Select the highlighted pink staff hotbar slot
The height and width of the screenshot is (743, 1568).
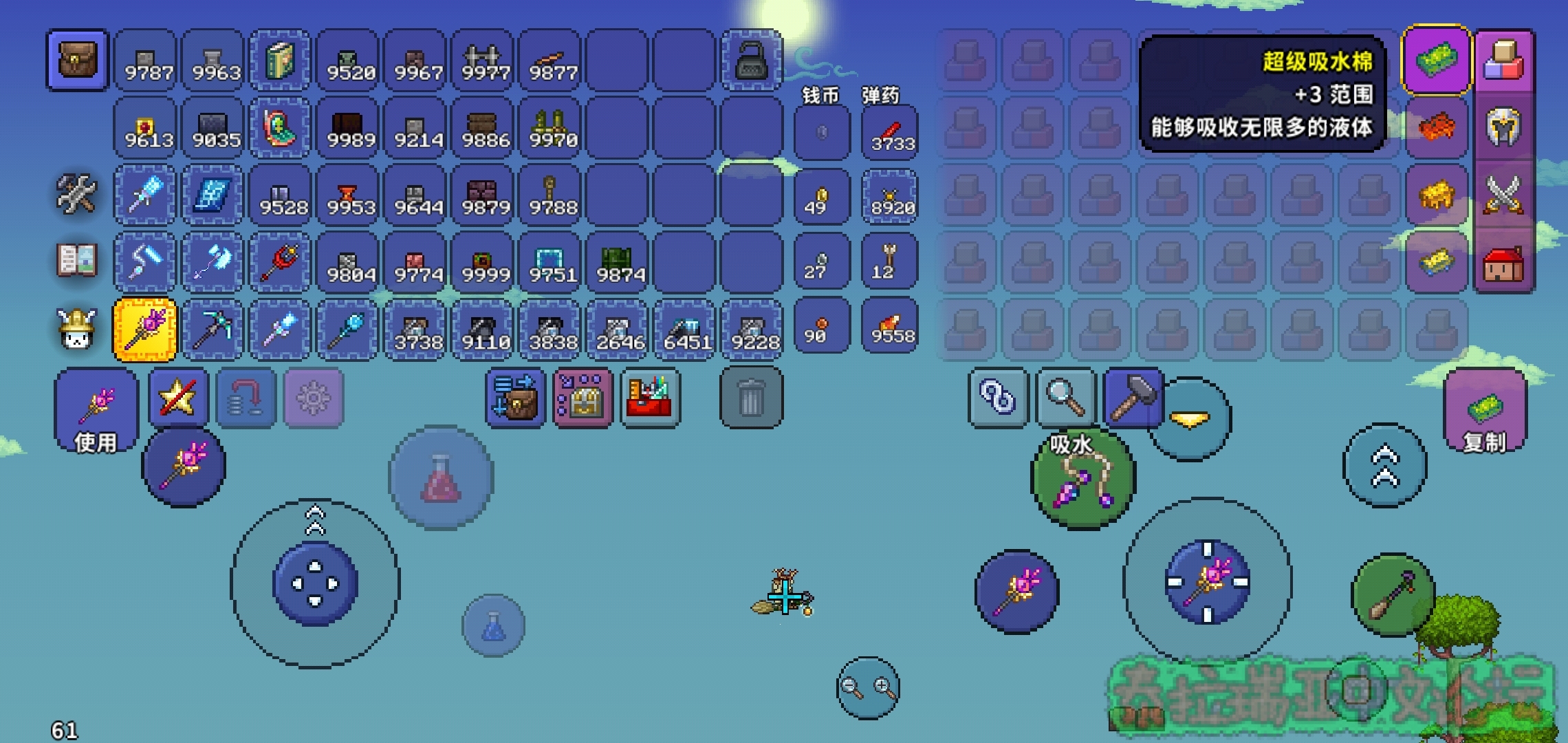[145, 330]
